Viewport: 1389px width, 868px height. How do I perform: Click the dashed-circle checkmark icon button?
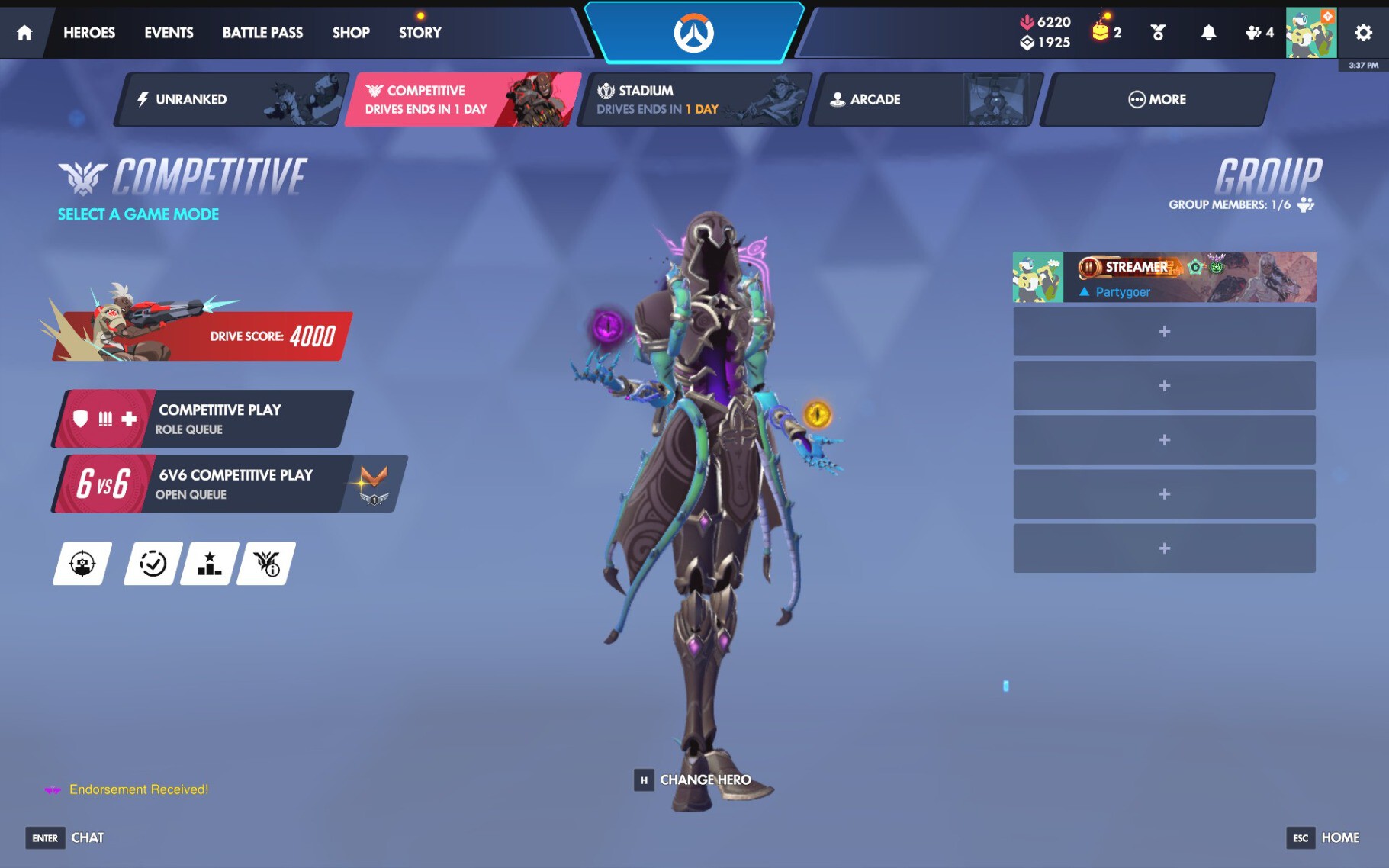153,564
